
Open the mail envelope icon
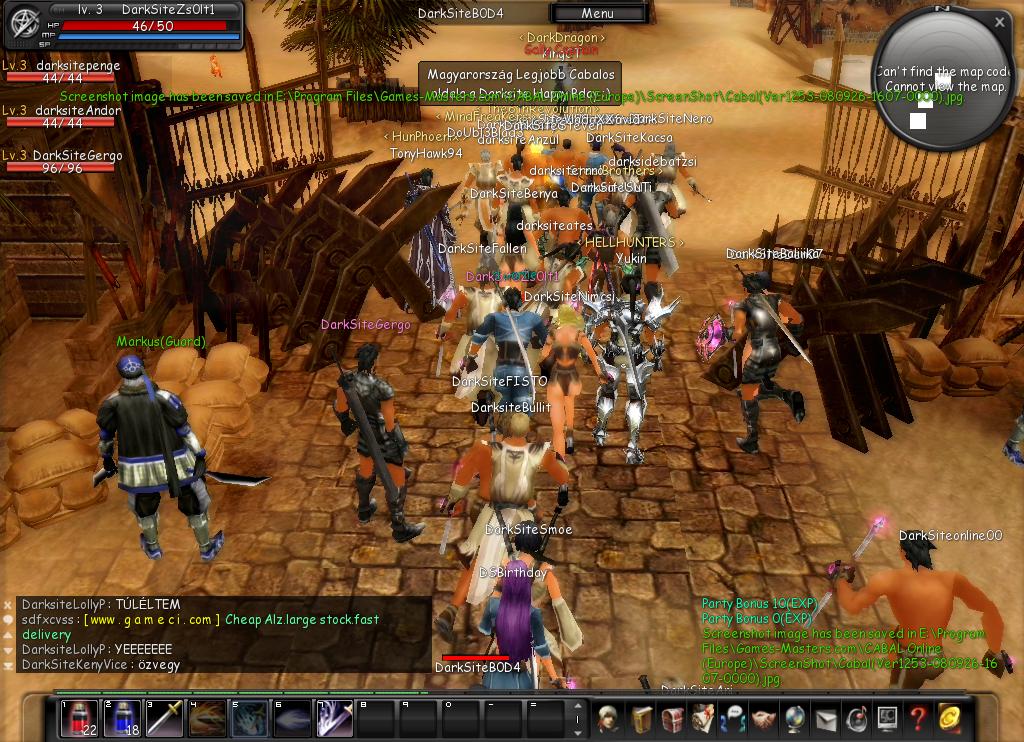click(x=826, y=719)
